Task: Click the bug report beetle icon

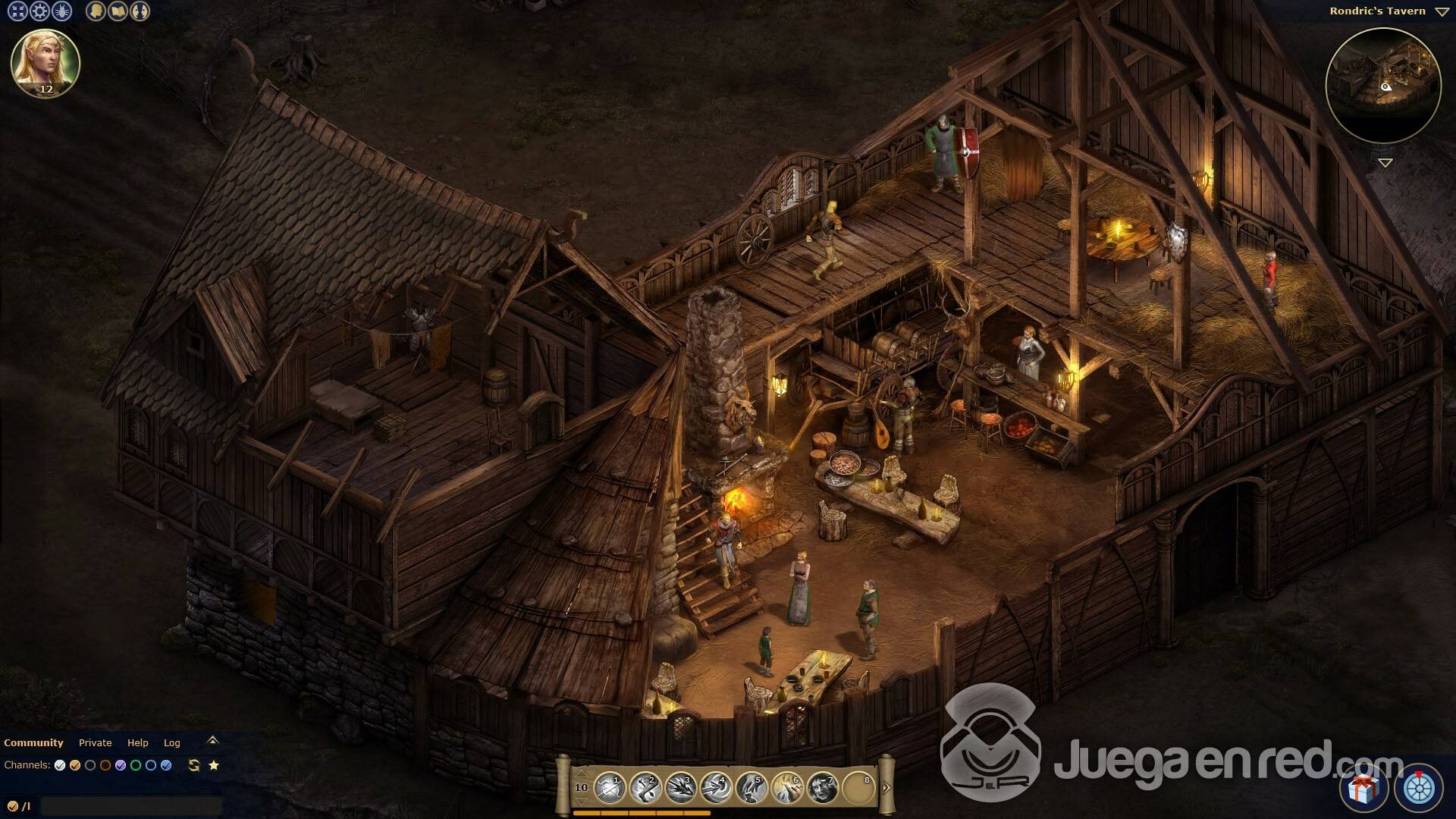Action: pos(61,11)
